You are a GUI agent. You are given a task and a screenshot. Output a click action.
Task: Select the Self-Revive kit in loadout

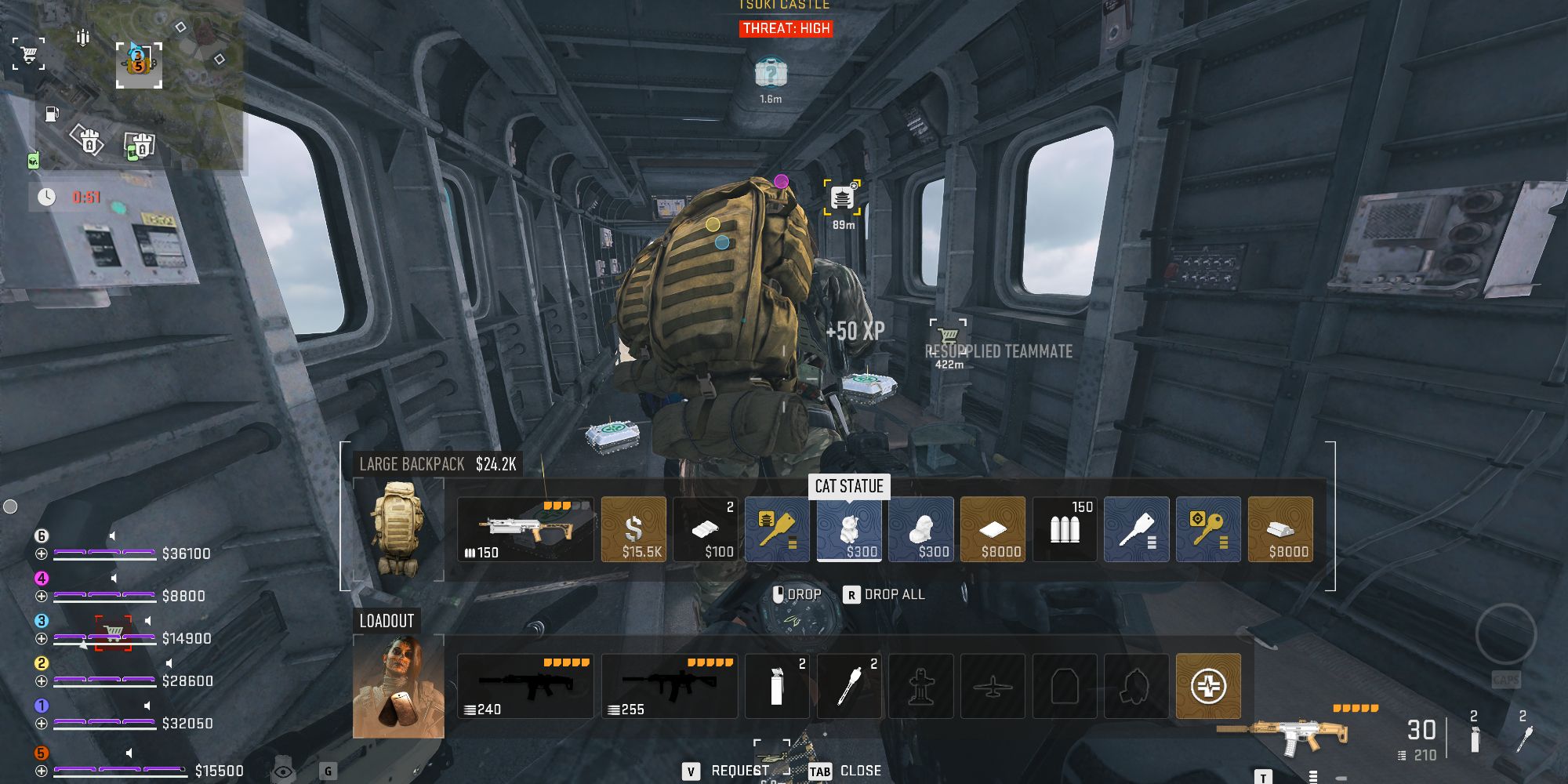pyautogui.click(x=1208, y=685)
